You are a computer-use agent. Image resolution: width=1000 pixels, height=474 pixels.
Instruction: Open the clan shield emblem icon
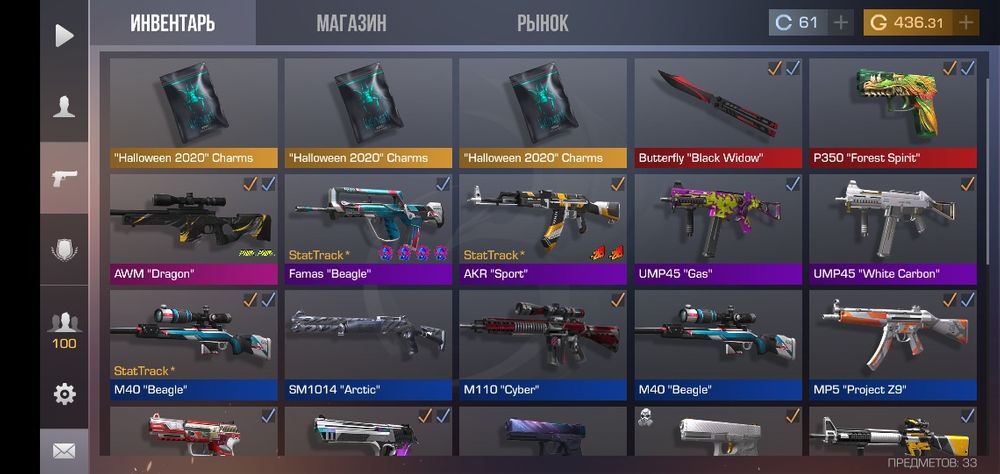click(x=64, y=250)
